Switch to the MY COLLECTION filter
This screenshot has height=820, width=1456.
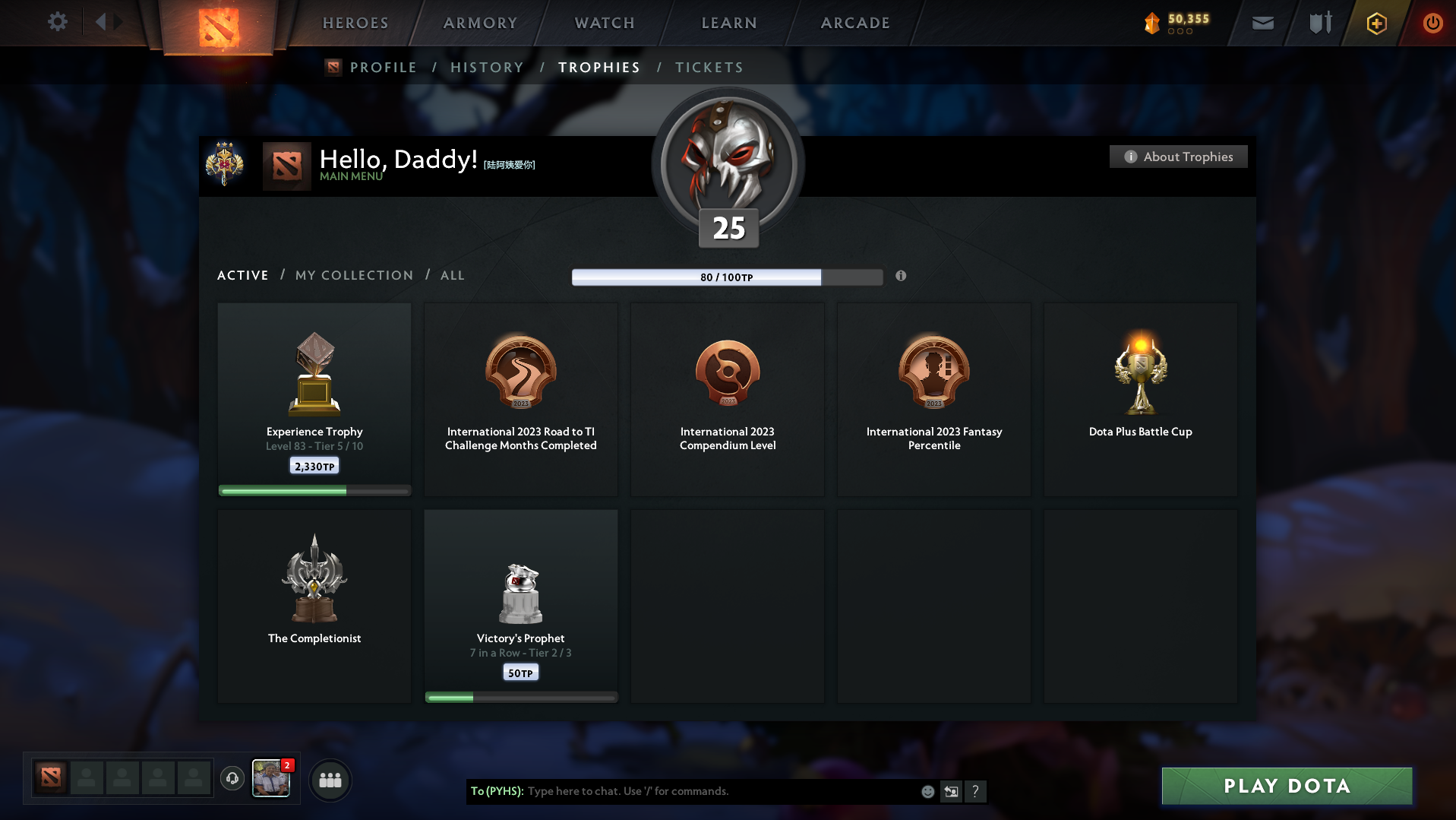[x=354, y=275]
